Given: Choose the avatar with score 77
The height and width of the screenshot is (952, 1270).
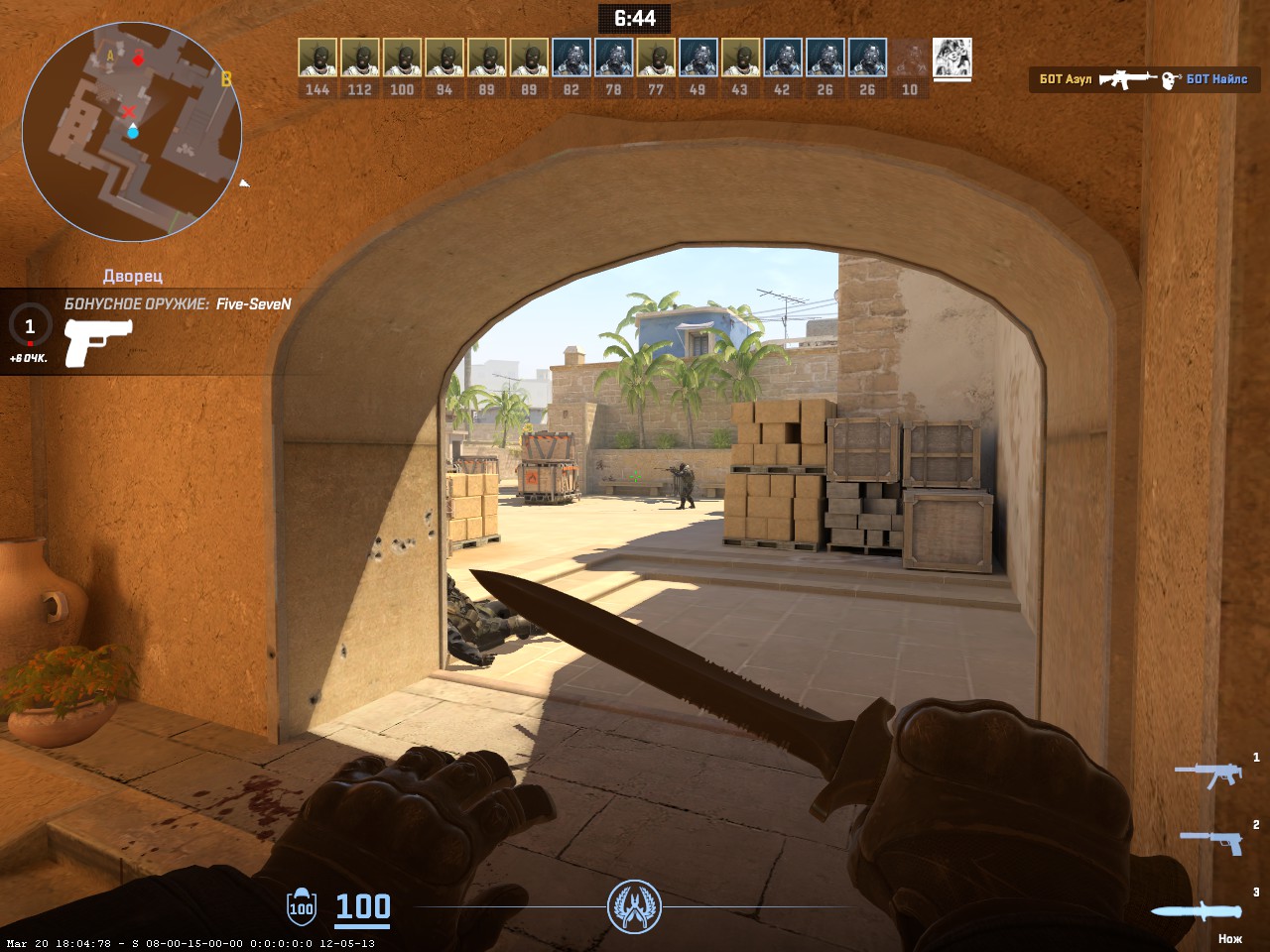Looking at the screenshot, I should [x=656, y=59].
